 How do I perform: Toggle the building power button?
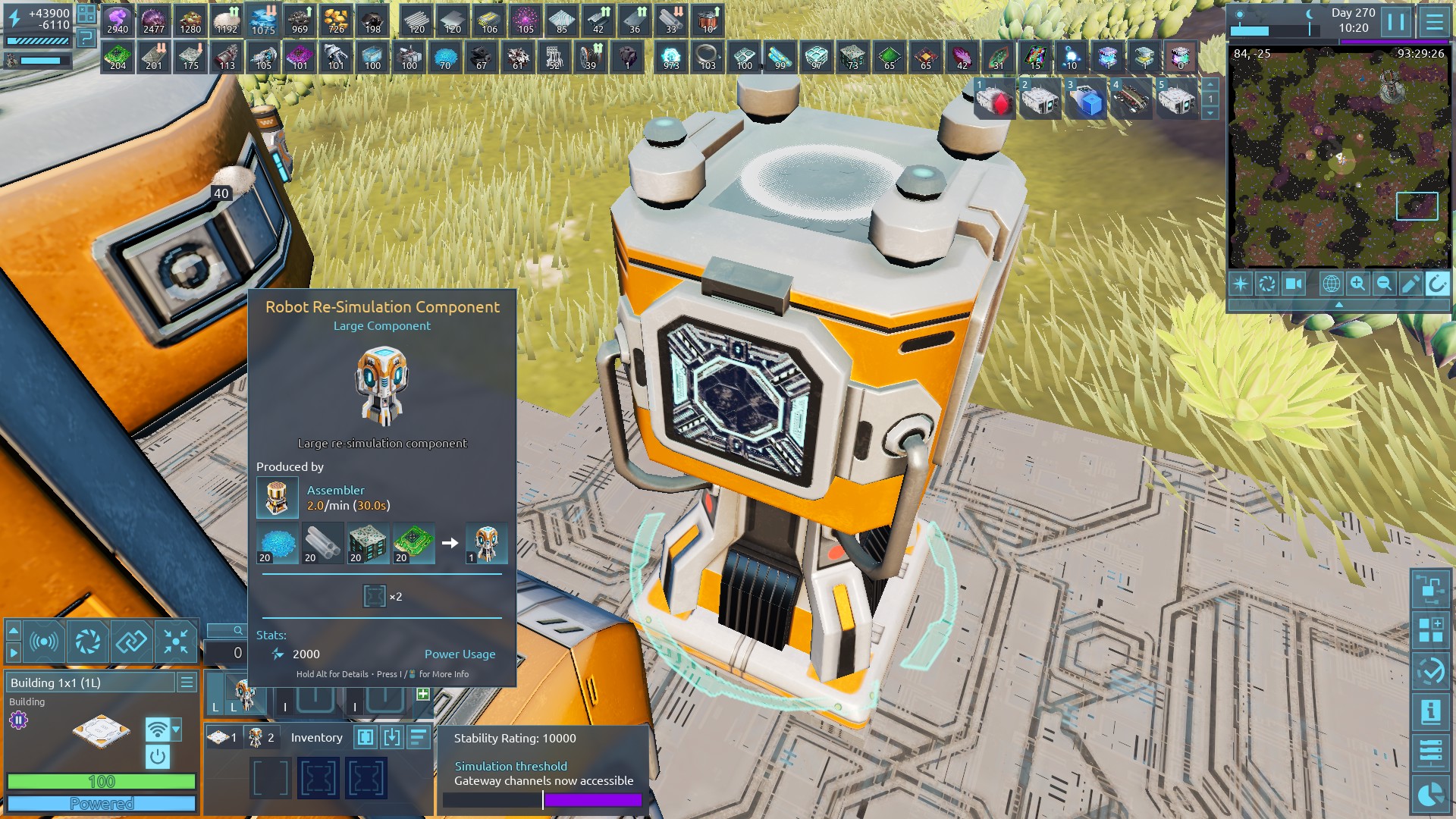point(158,756)
